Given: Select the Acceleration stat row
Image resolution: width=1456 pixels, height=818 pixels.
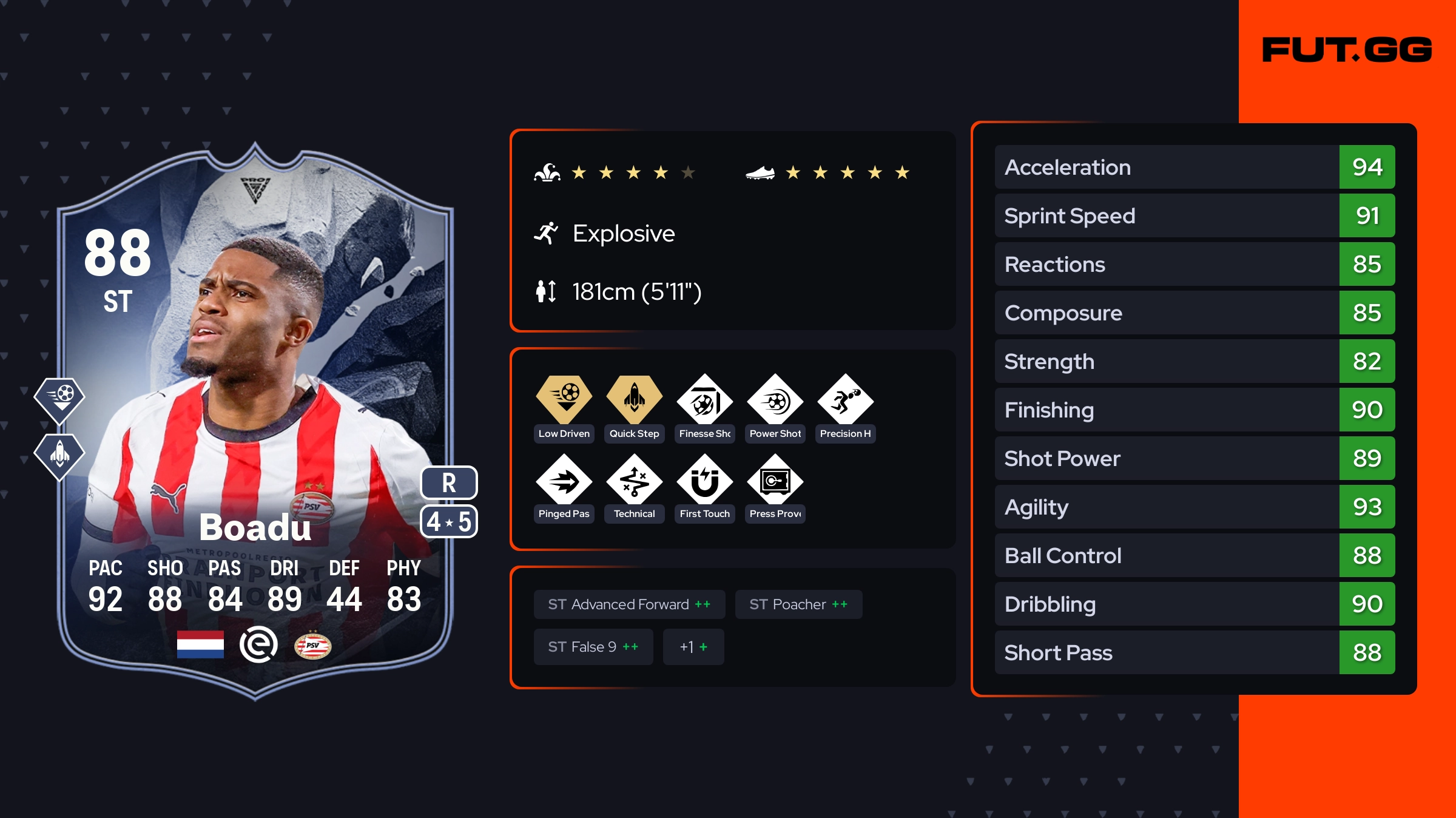Looking at the screenshot, I should point(1195,167).
